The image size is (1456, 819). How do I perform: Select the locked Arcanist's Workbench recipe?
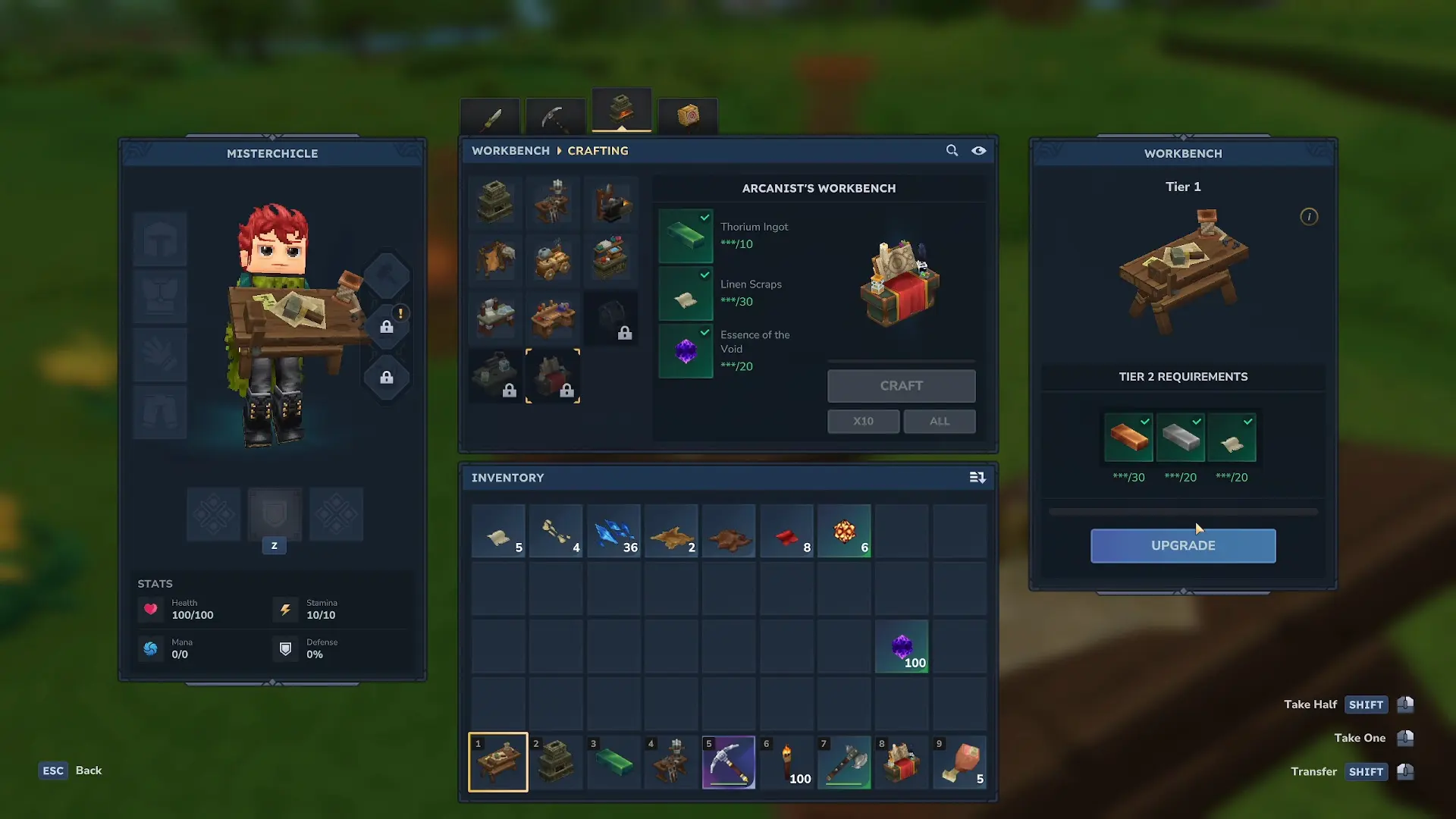553,376
